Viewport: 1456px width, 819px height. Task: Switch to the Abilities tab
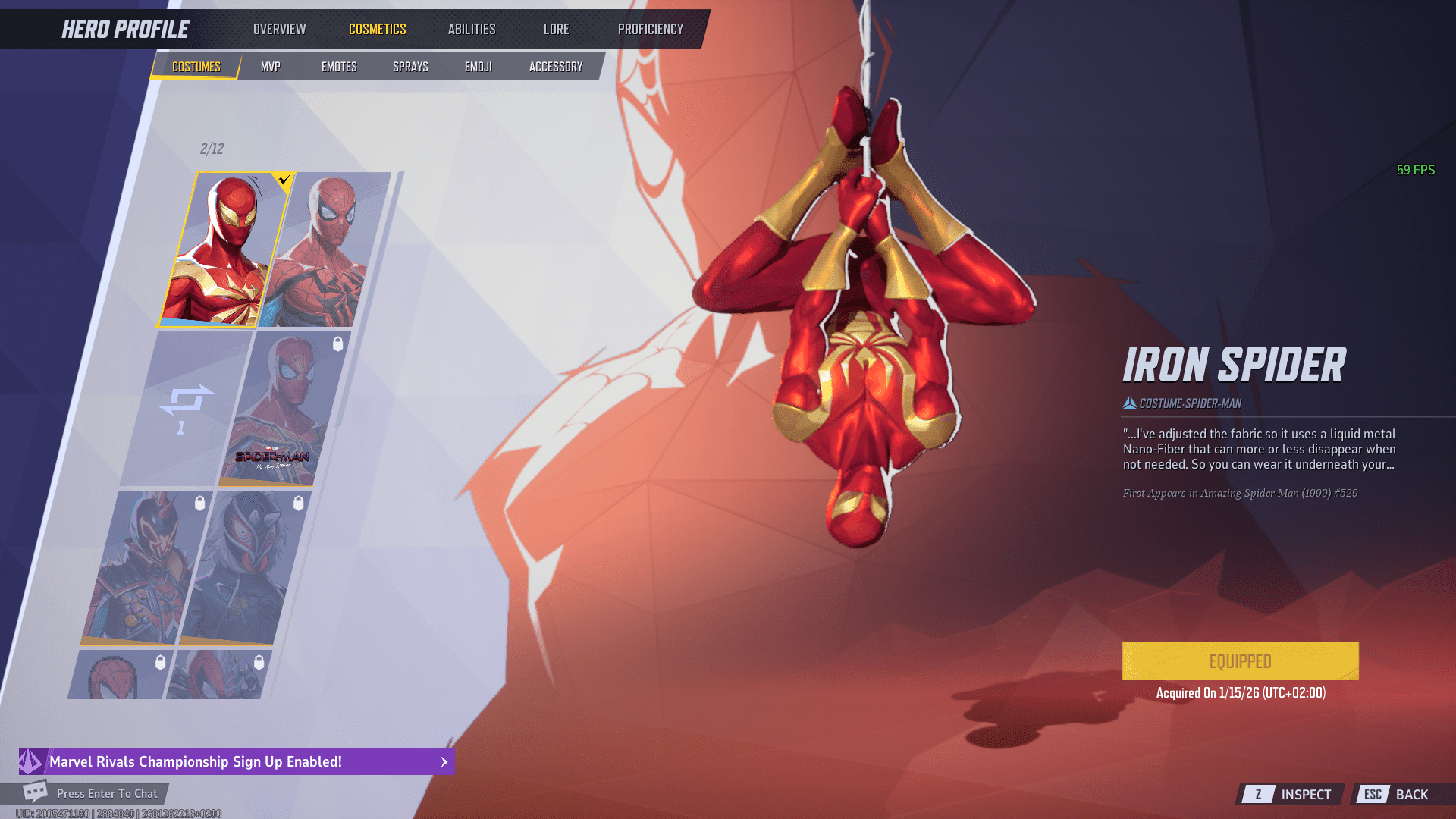[471, 29]
